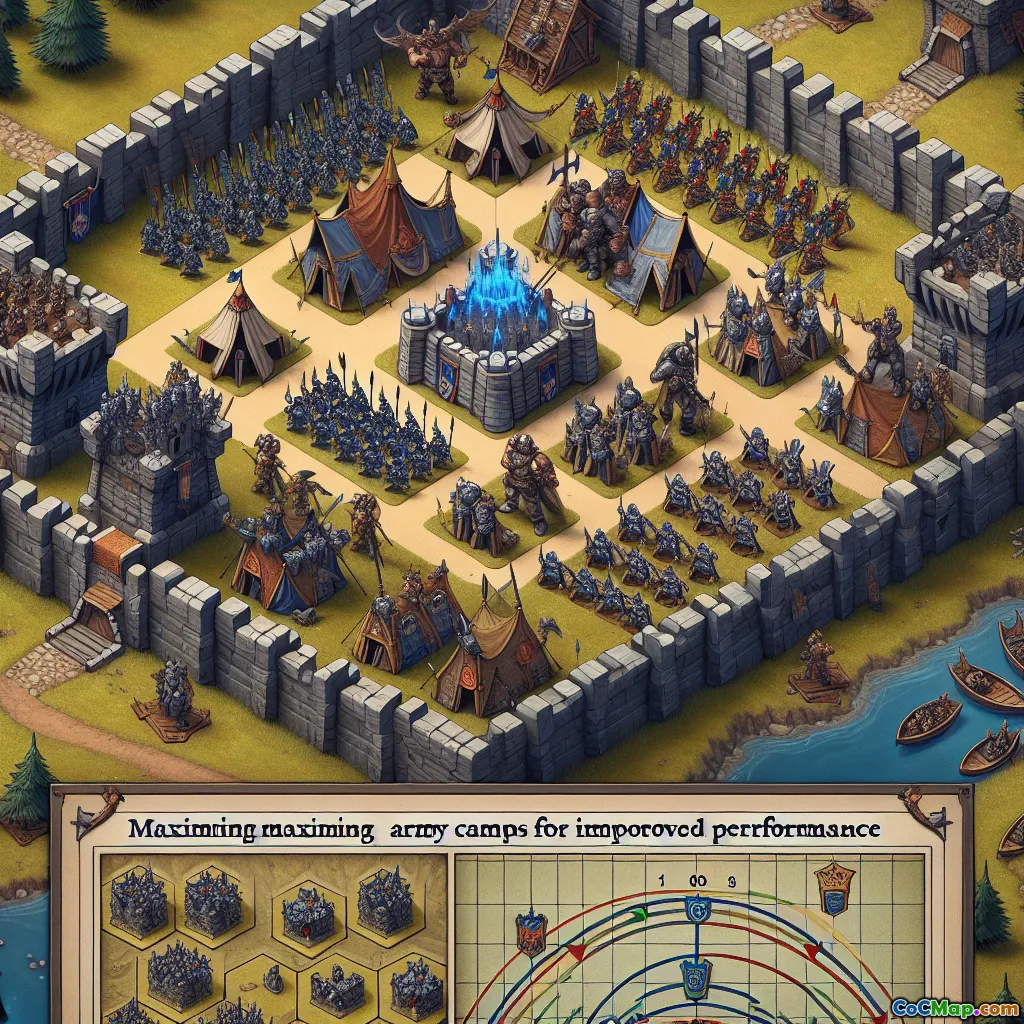Select the gold-framed shield marker on the grid map
Screen dimensions: 1024x1024
point(834,888)
